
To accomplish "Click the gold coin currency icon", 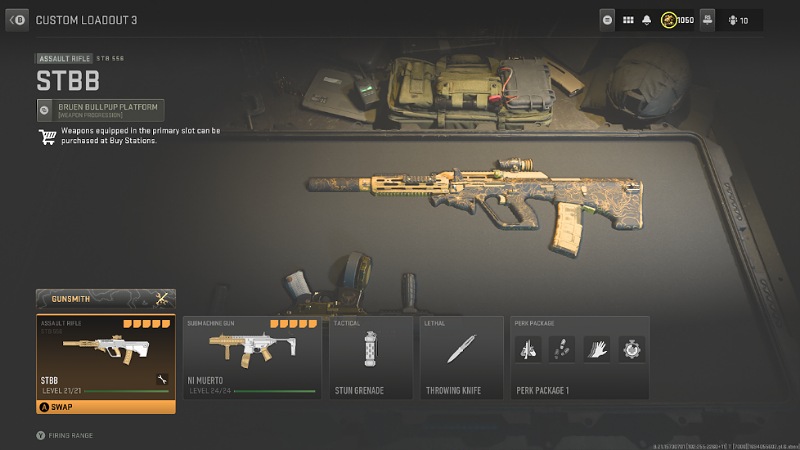I will (x=667, y=20).
